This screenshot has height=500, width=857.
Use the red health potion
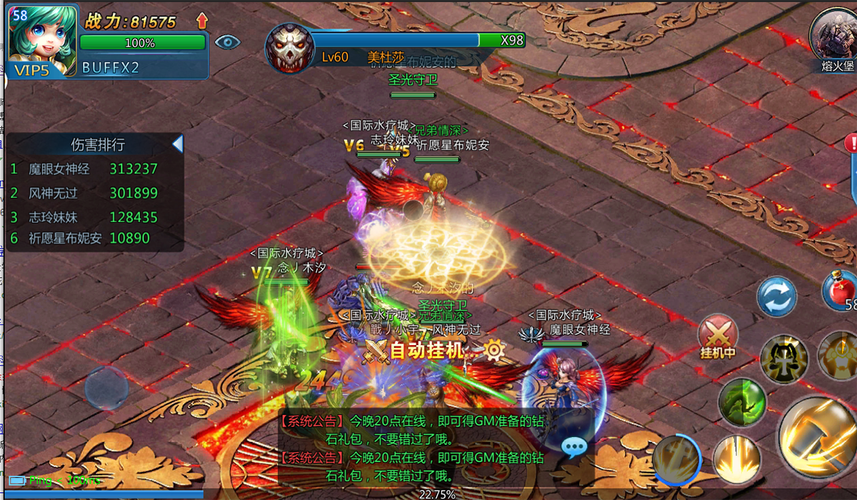coord(839,292)
